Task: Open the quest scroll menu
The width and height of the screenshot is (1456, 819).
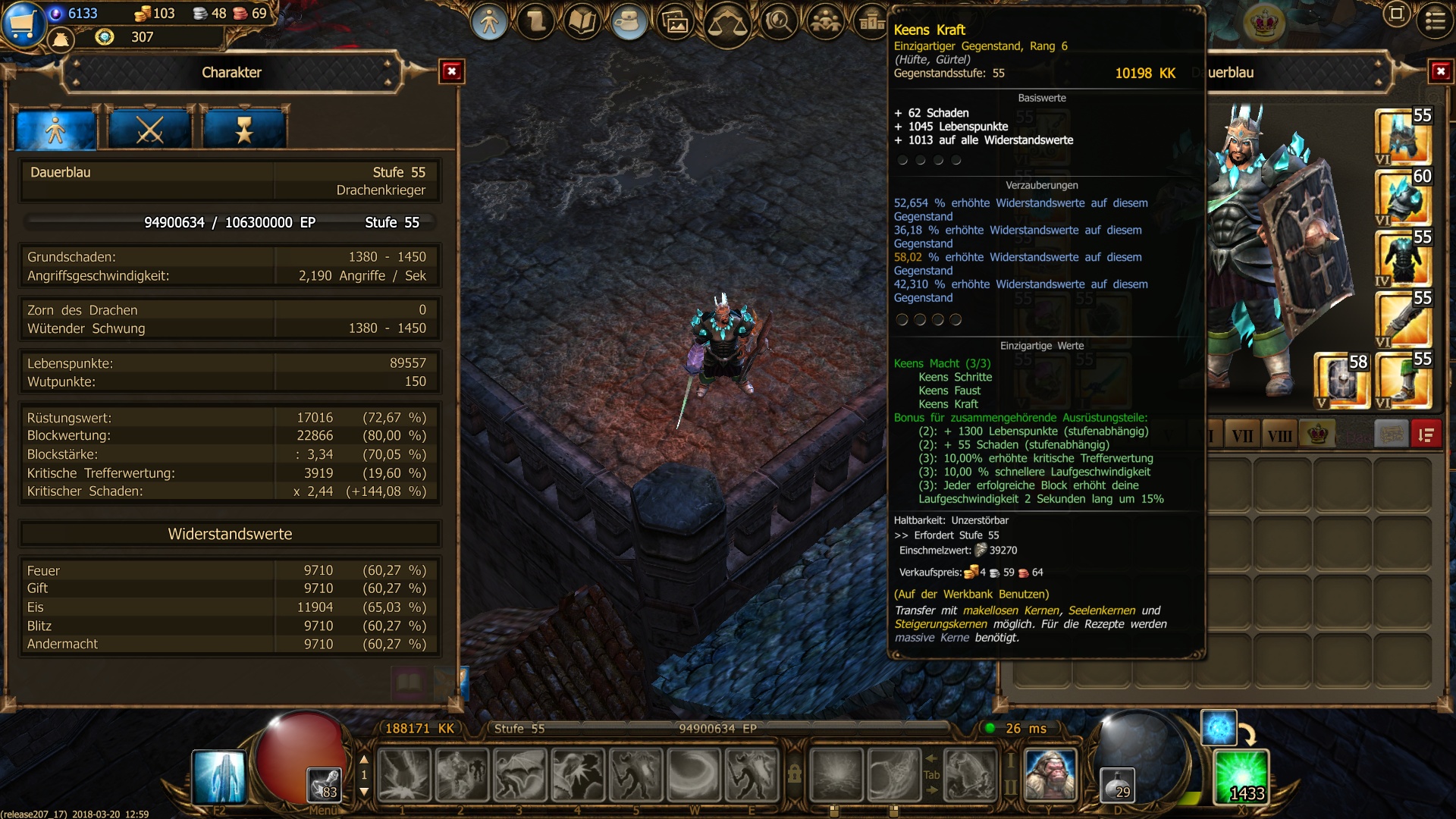Action: (x=536, y=23)
